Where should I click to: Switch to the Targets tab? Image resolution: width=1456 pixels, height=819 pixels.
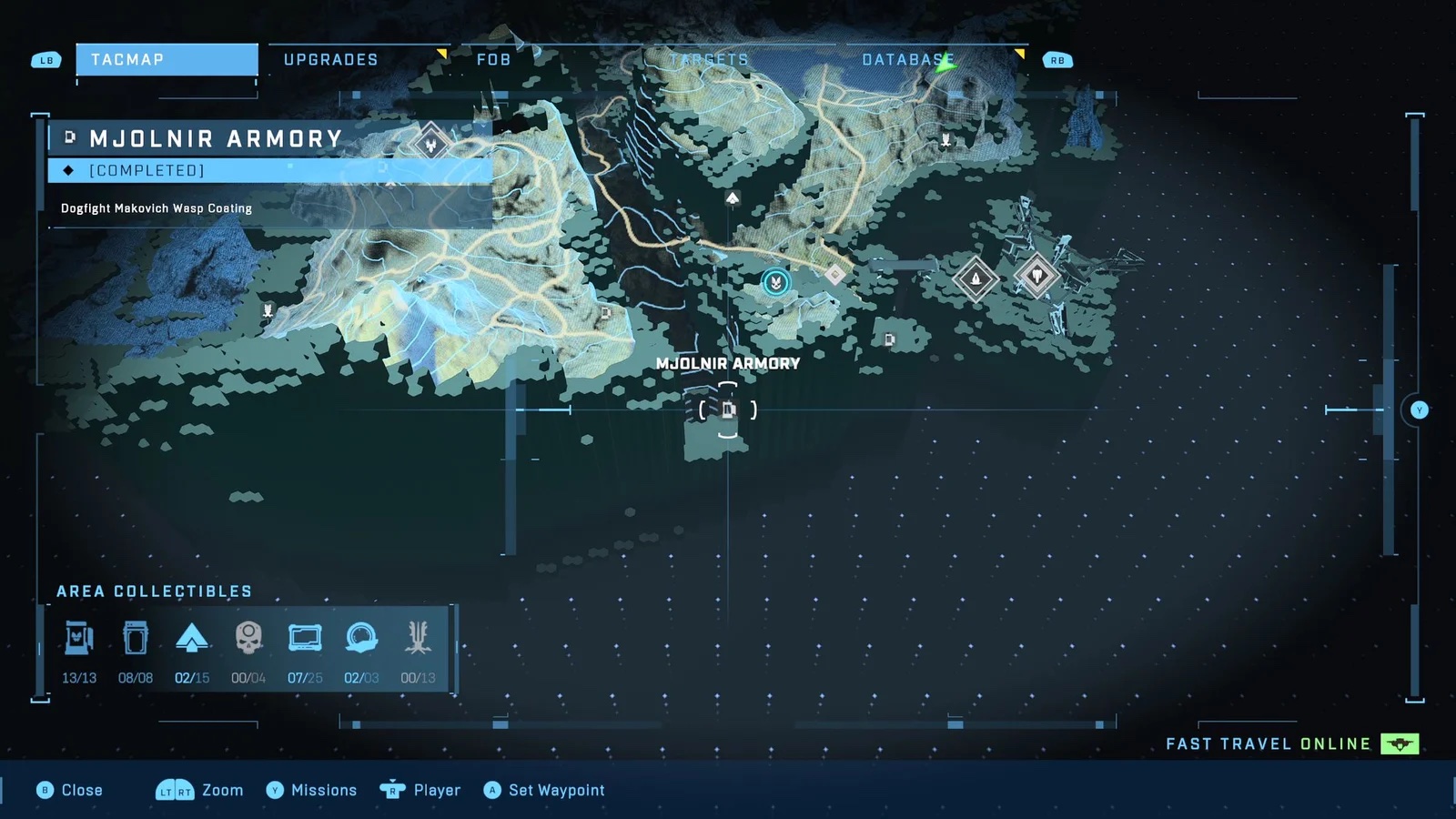[x=709, y=60]
